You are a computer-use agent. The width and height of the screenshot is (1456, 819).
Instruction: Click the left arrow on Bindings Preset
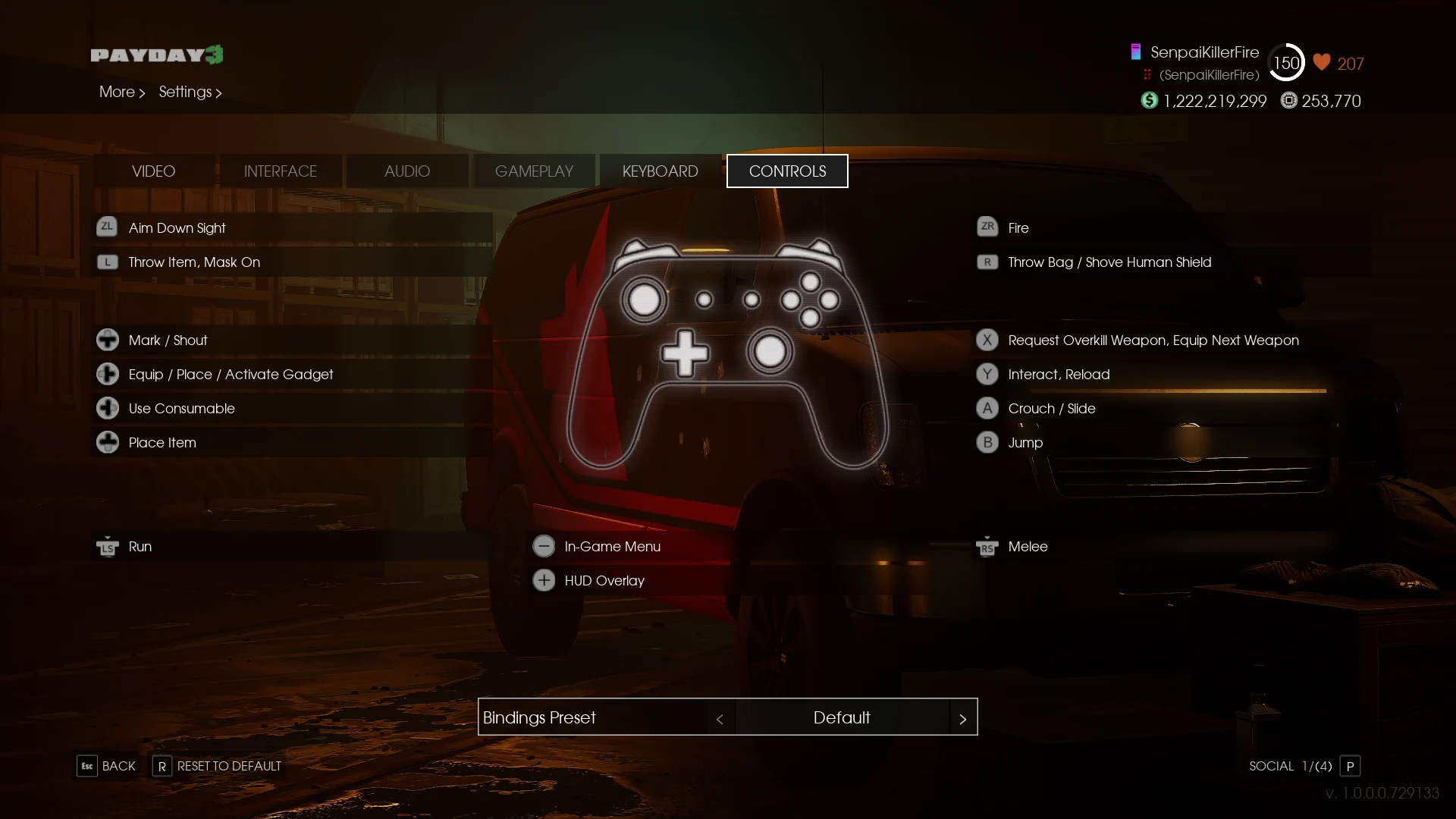[720, 718]
